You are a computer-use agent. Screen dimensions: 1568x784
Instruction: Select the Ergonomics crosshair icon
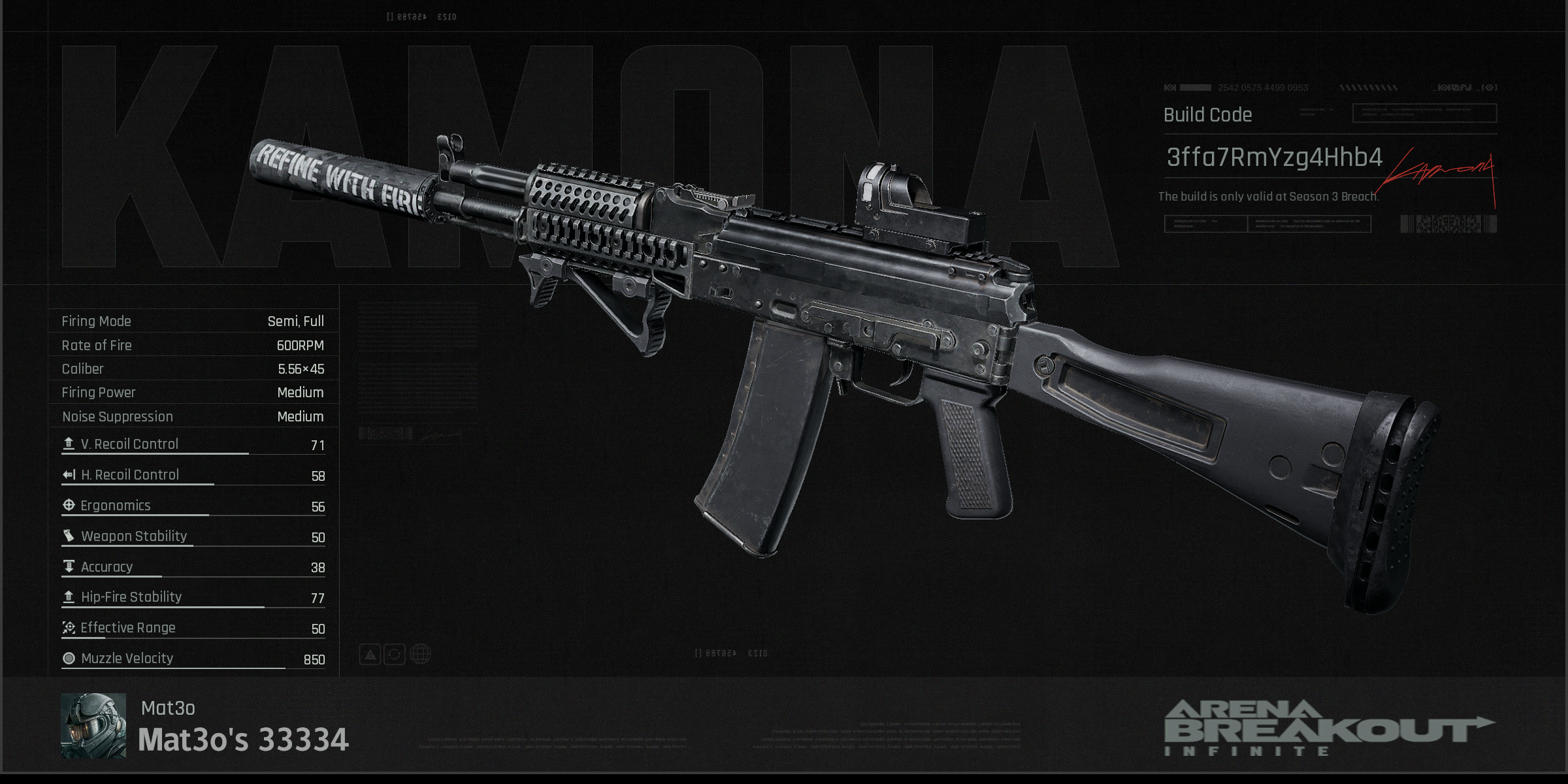tap(67, 505)
